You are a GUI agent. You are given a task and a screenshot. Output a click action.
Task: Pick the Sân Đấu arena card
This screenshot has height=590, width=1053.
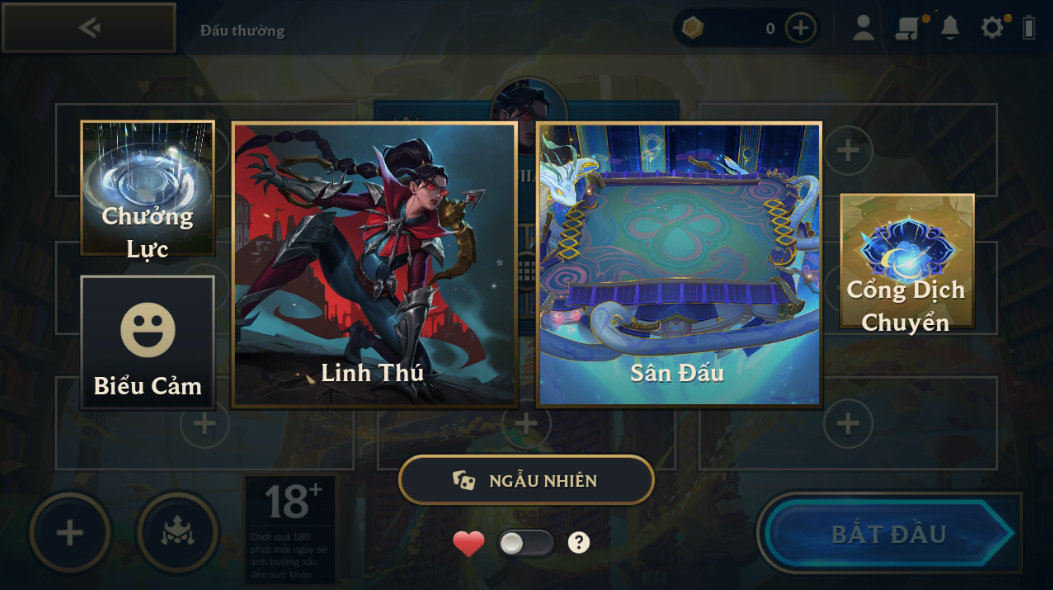679,265
